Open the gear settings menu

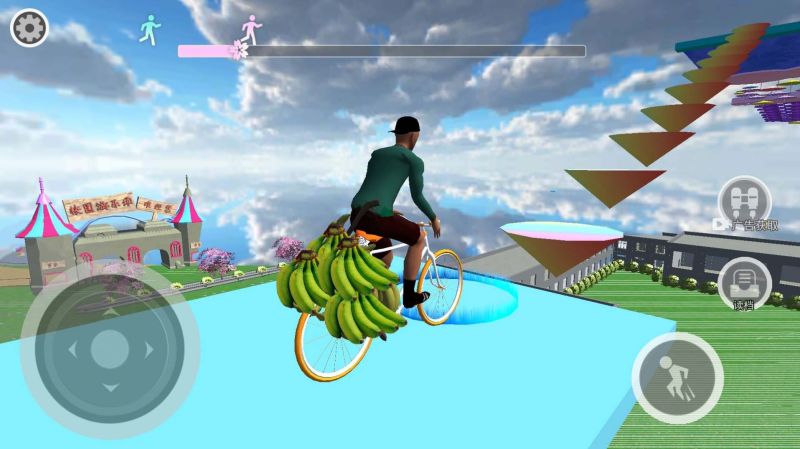(29, 28)
